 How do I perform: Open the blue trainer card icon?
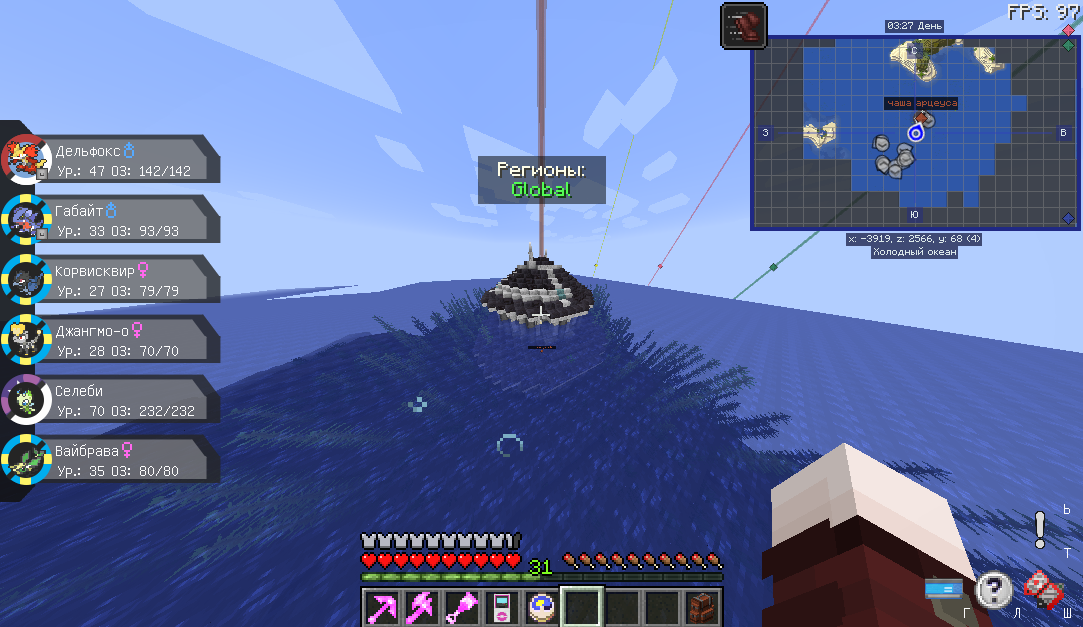(x=943, y=590)
